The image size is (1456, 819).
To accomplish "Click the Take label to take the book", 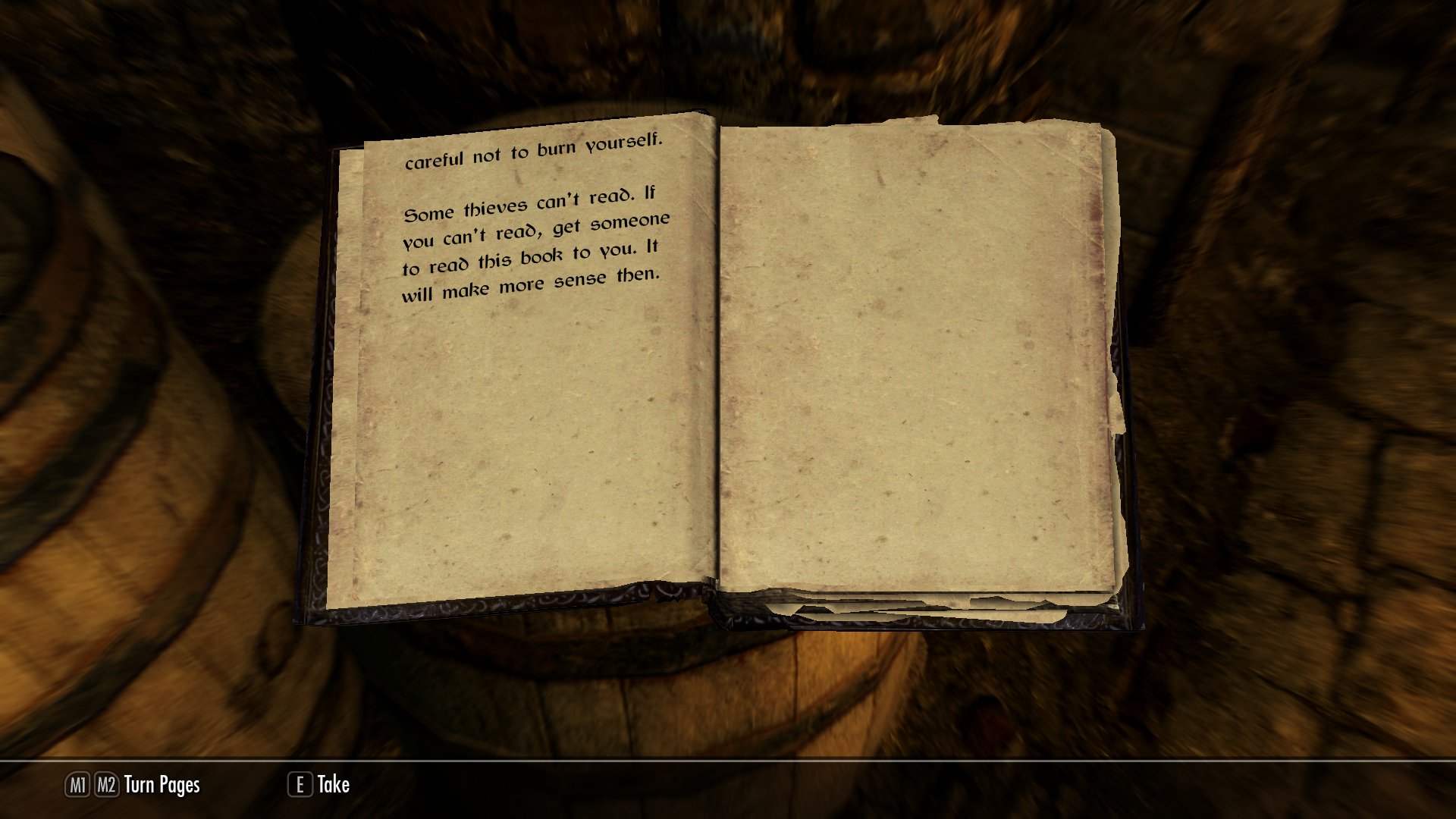I will [x=333, y=784].
